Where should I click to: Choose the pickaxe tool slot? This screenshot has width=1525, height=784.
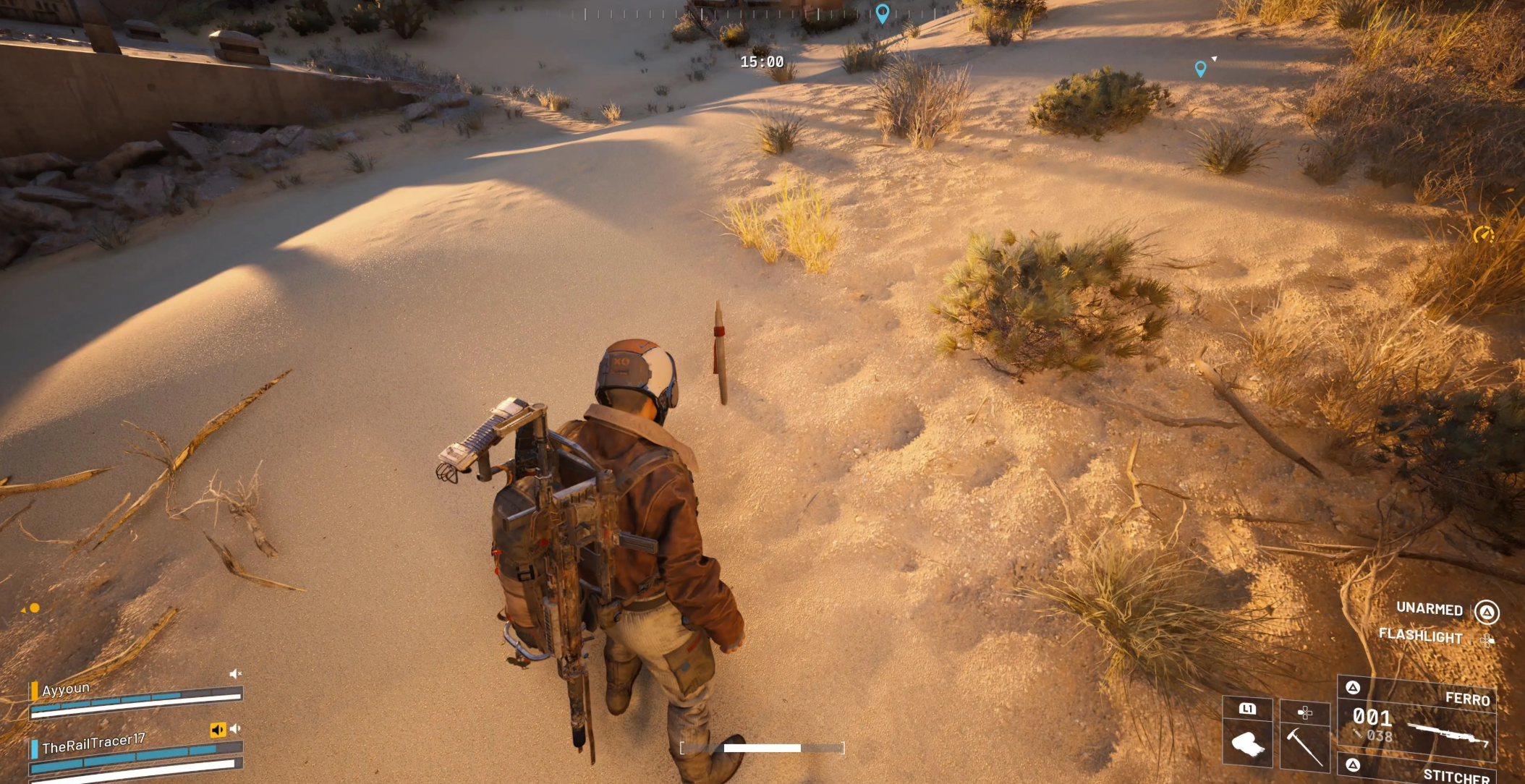click(x=1304, y=743)
